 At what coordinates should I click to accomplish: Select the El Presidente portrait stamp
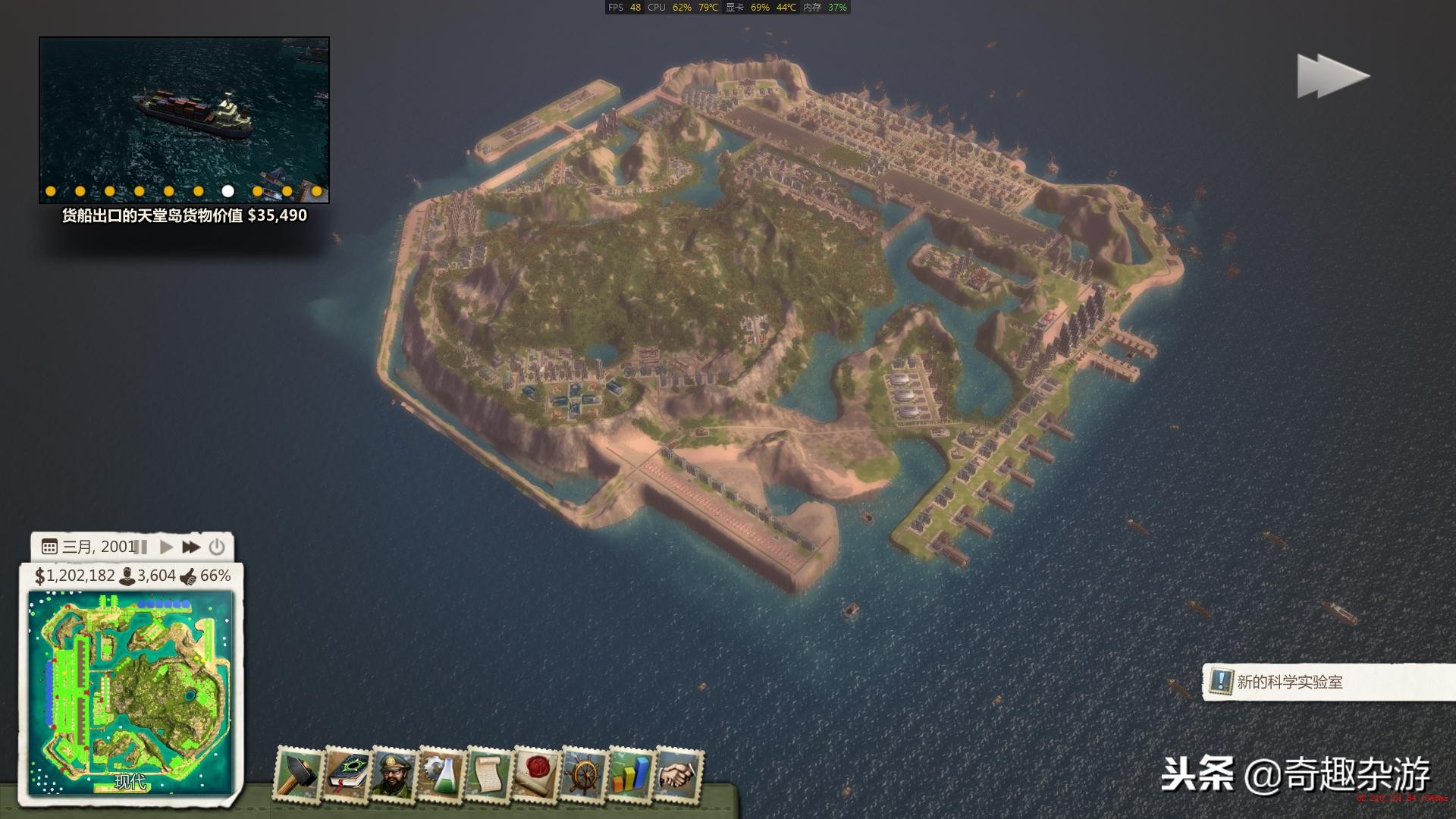(394, 775)
